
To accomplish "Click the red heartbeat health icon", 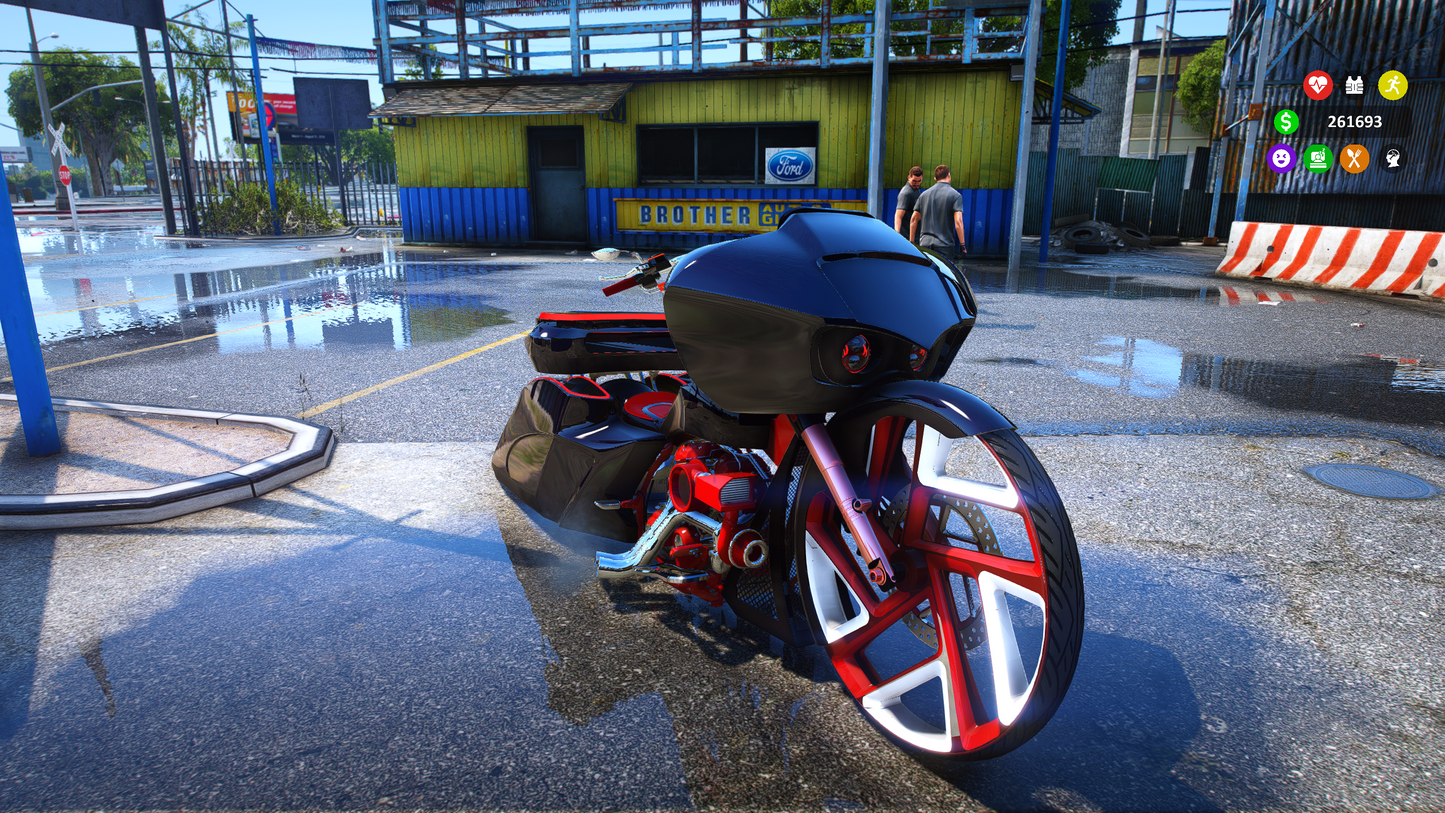I will coord(1318,85).
